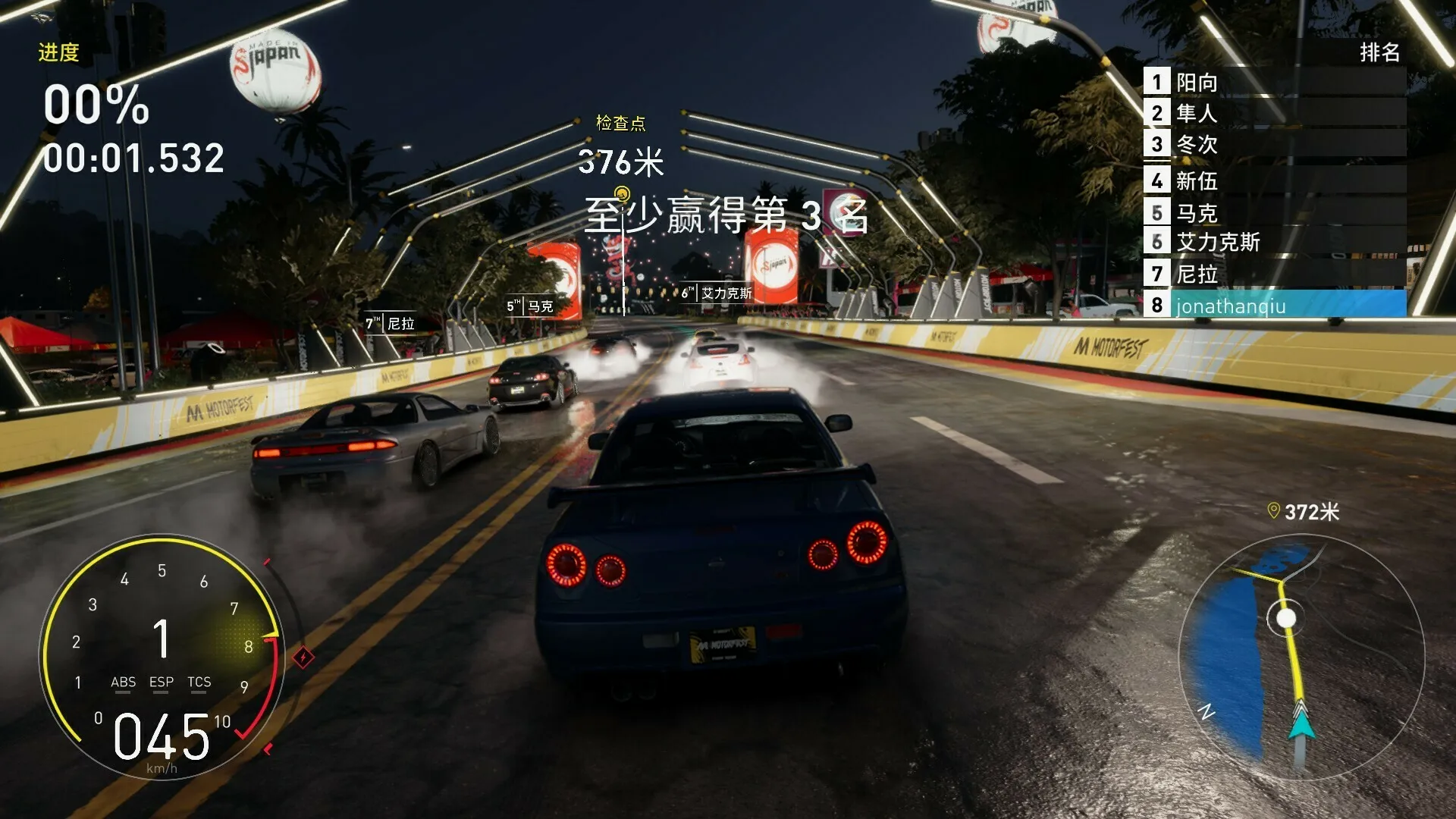The image size is (1456, 819).
Task: Click the 马克 leaderboard row
Action: click(x=1274, y=212)
